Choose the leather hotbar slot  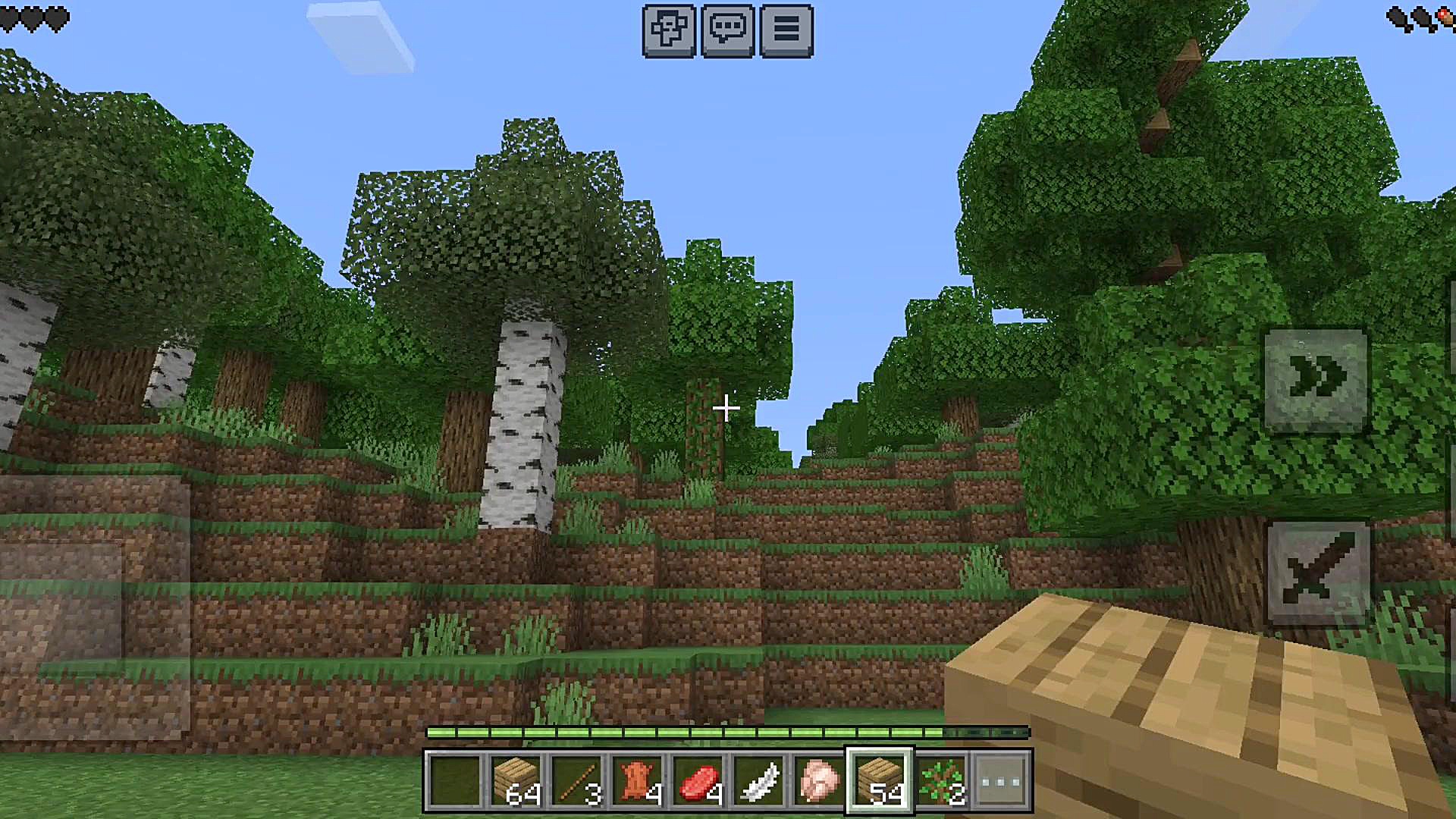[637, 780]
